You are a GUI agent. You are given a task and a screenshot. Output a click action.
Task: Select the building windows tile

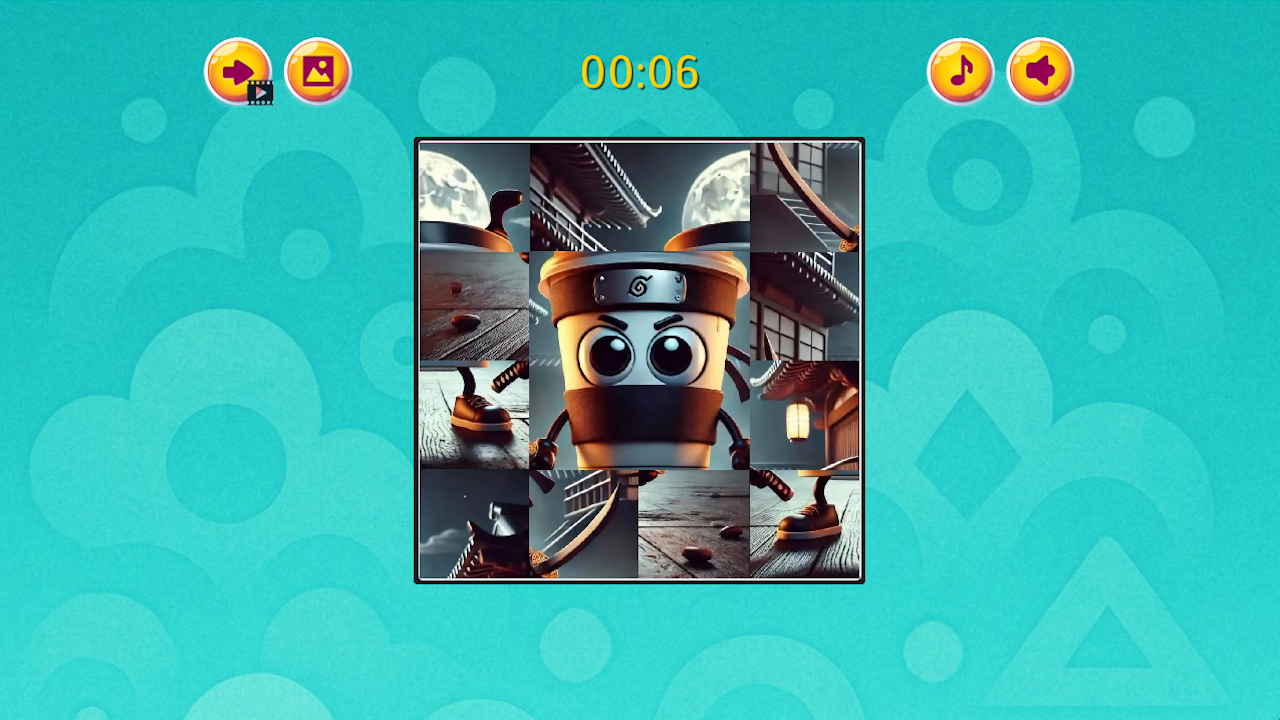click(805, 303)
